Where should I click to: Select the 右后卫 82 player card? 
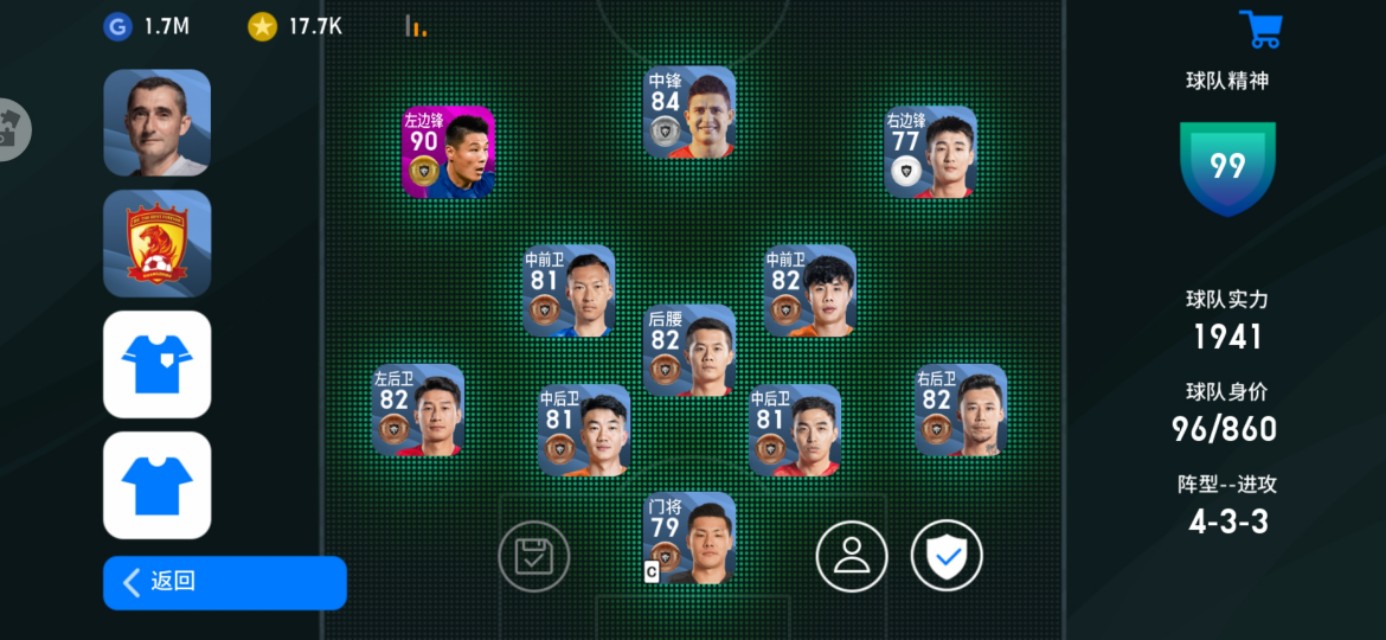tap(960, 410)
